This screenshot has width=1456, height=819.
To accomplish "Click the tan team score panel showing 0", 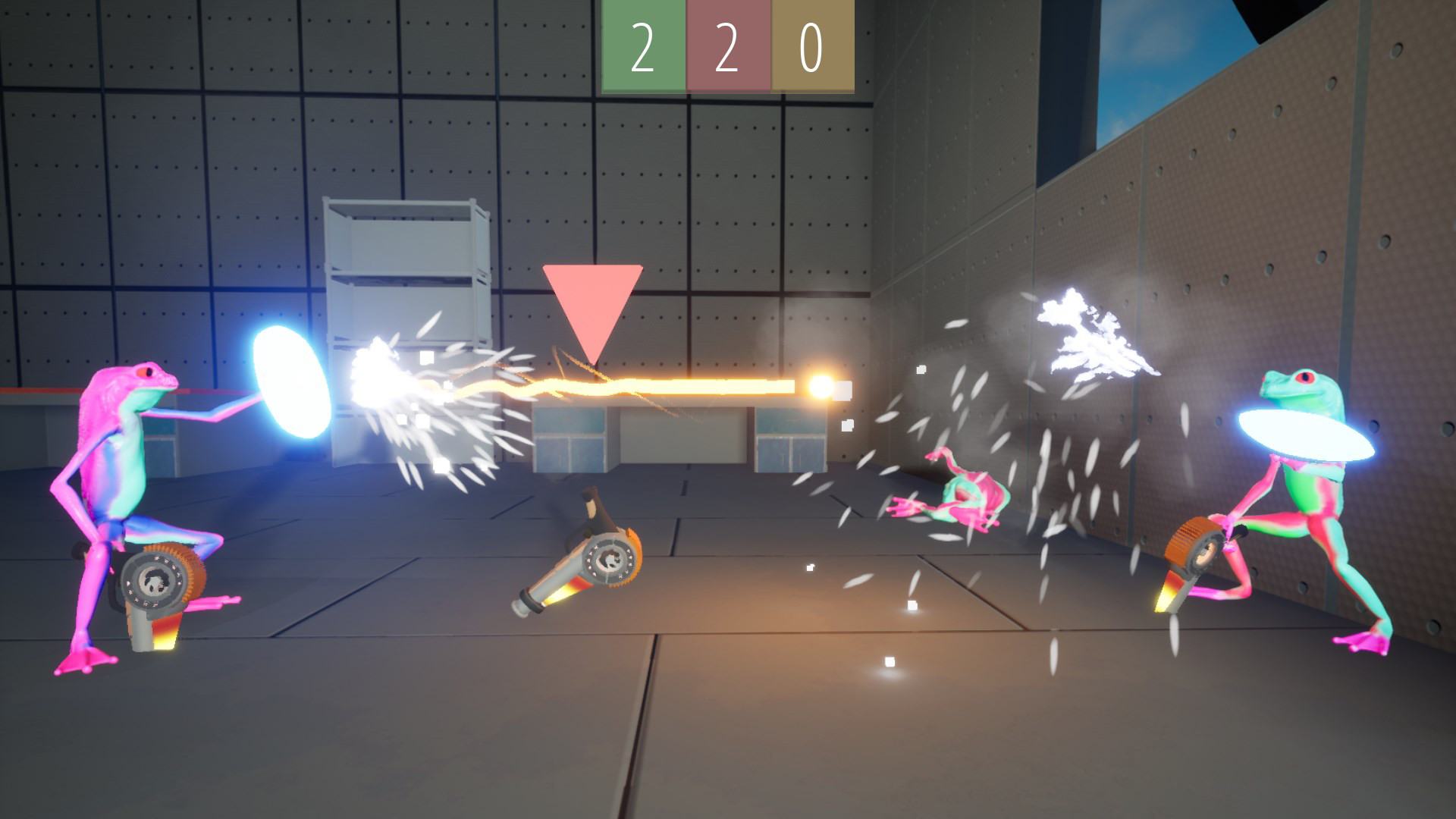I will tap(811, 45).
